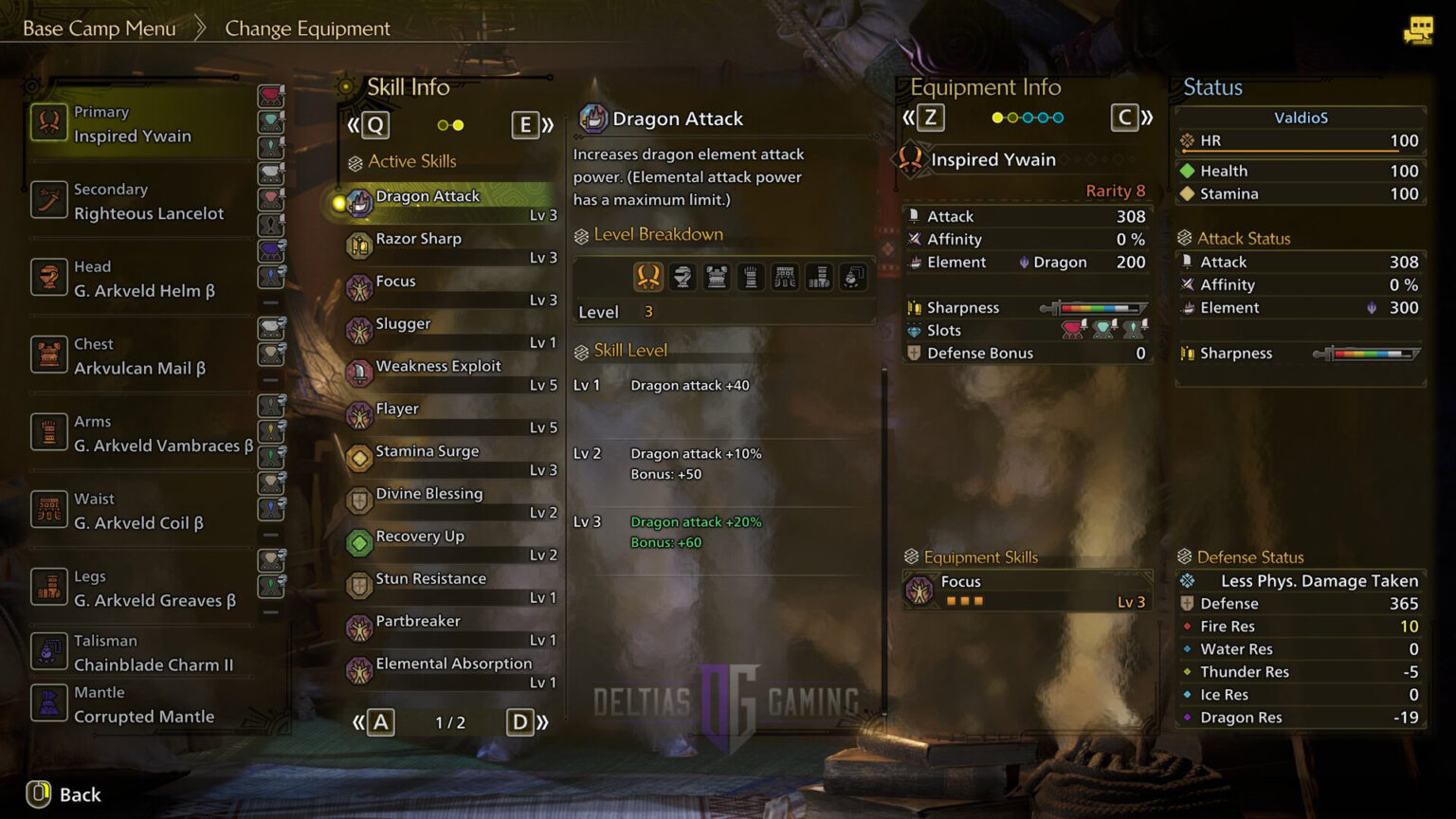This screenshot has height=819, width=1456.
Task: Select the second page dot in Equipment Info
Action: click(x=1011, y=117)
